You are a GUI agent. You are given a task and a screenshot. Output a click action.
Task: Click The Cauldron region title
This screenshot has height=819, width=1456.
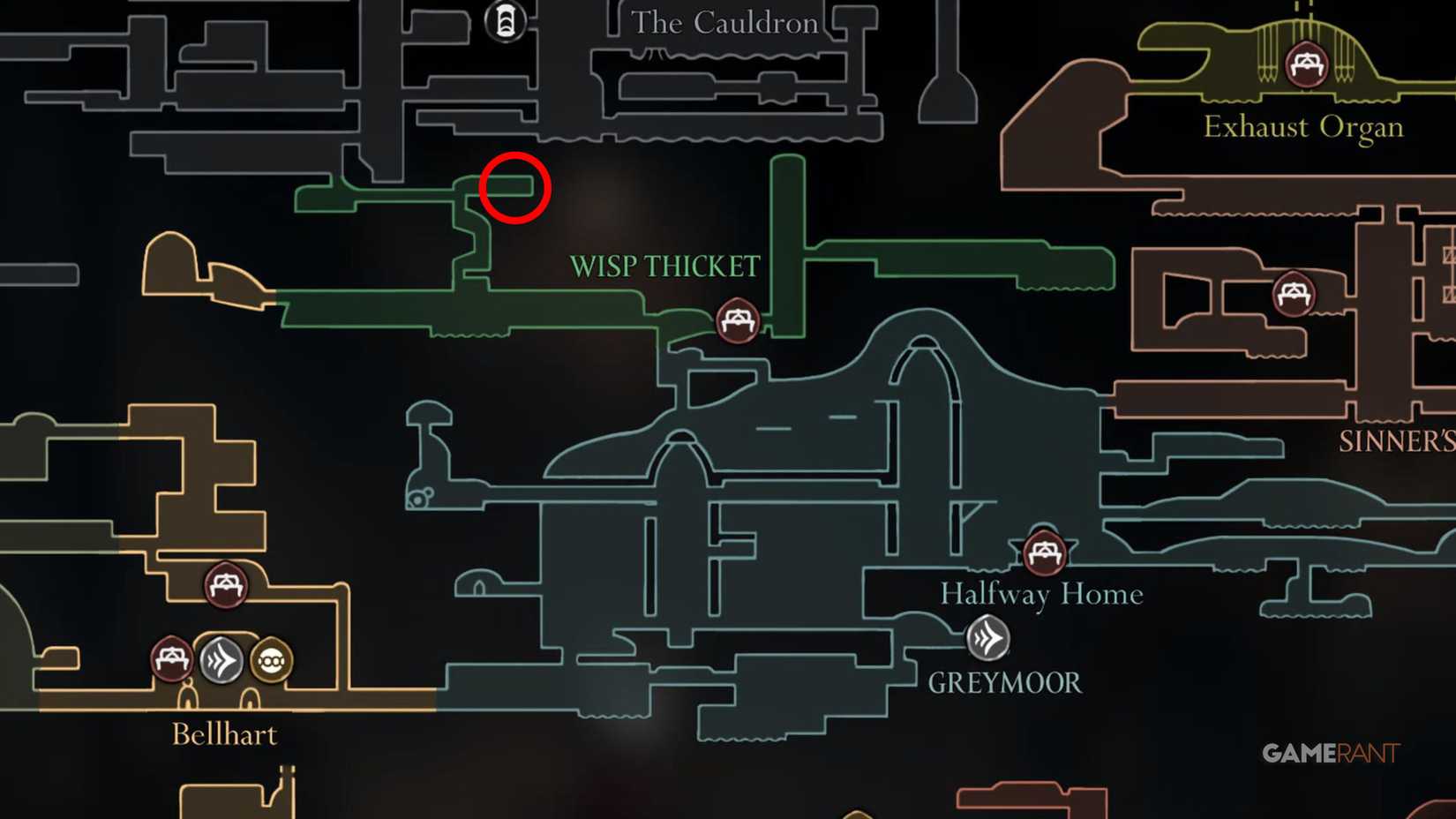tap(724, 23)
